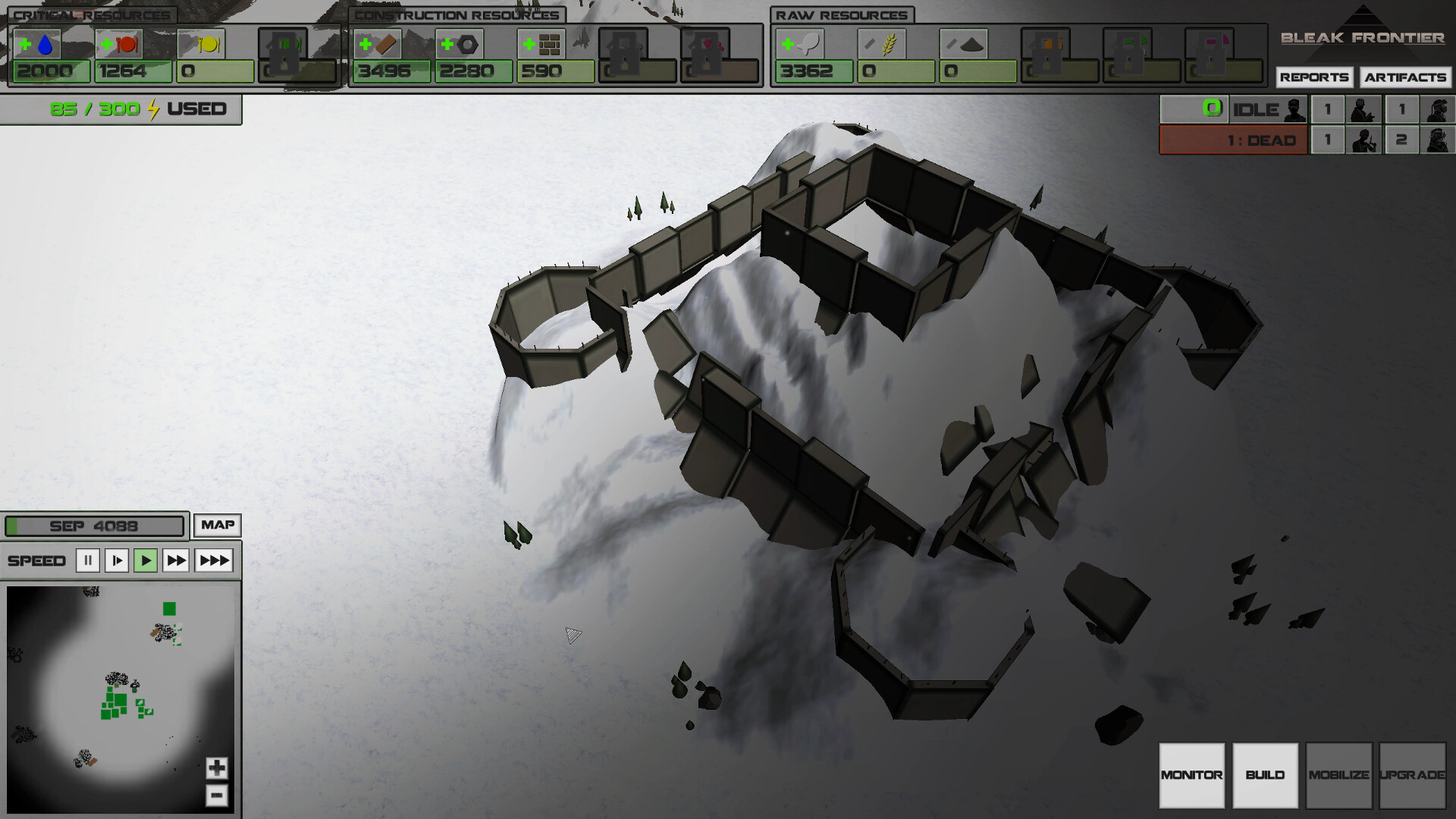This screenshot has height=819, width=1456.
Task: Click the SEP 4088 date progress bar
Action: click(x=94, y=525)
